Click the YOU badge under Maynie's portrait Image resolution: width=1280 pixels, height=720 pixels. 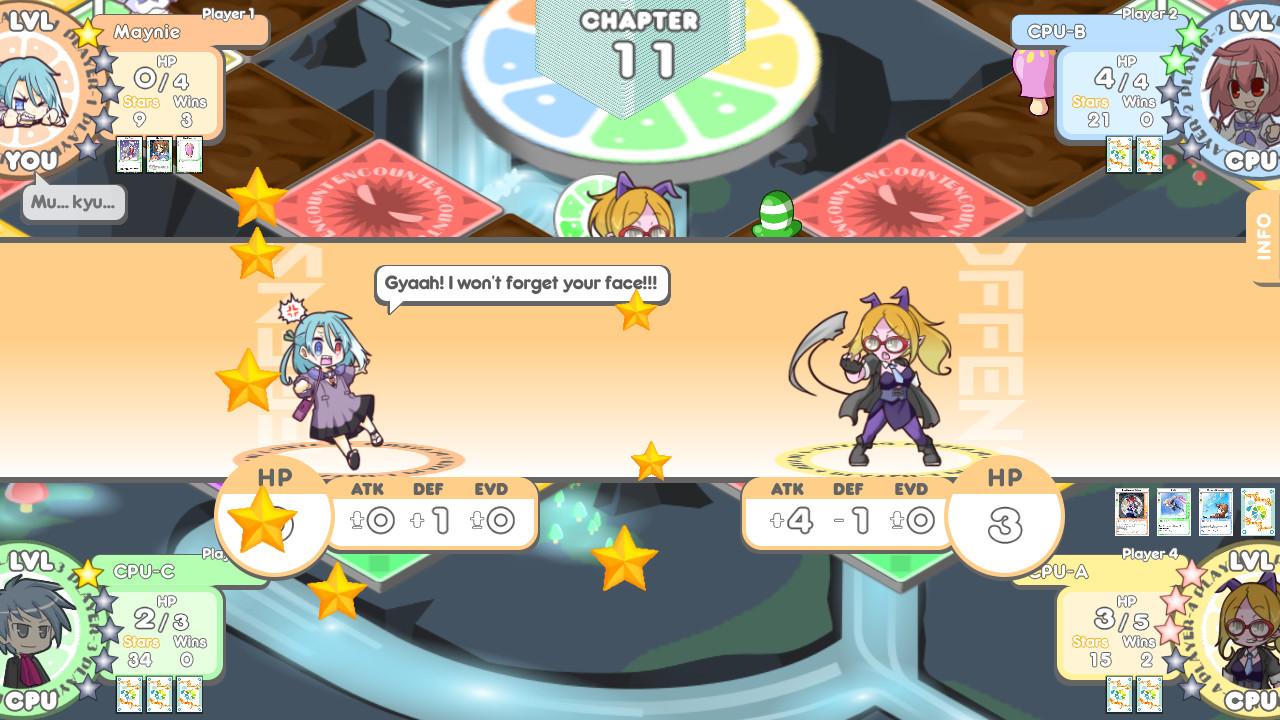pyautogui.click(x=30, y=160)
